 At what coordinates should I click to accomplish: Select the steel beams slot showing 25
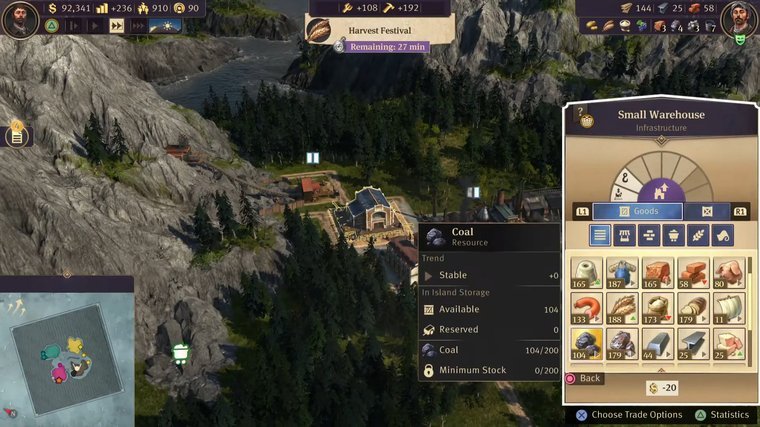click(693, 343)
